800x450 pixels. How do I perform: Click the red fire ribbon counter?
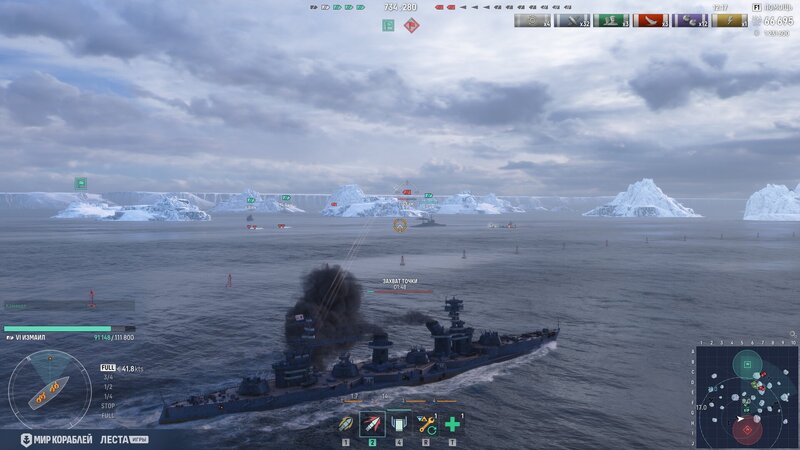point(651,20)
